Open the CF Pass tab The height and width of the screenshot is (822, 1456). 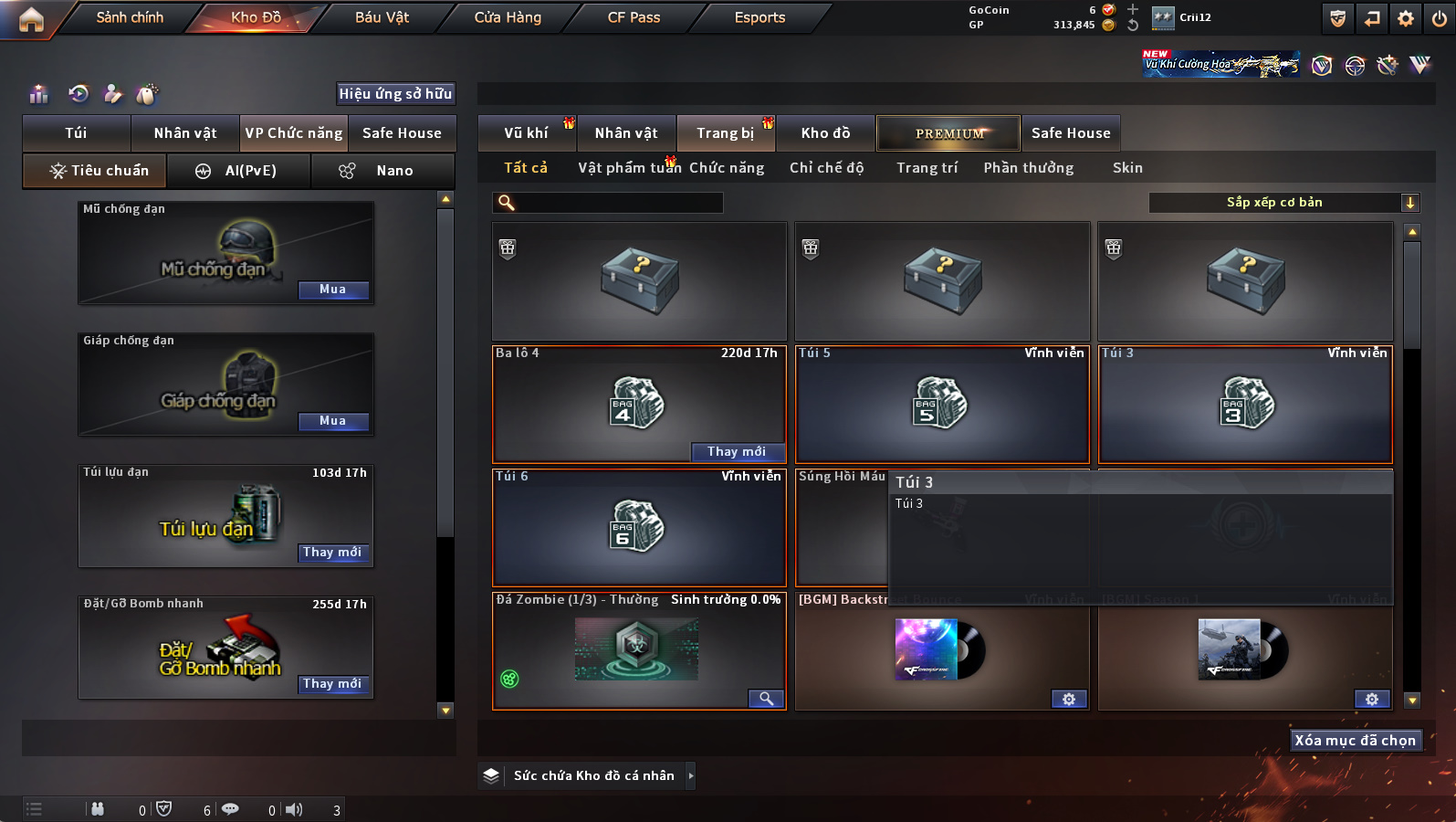point(634,17)
